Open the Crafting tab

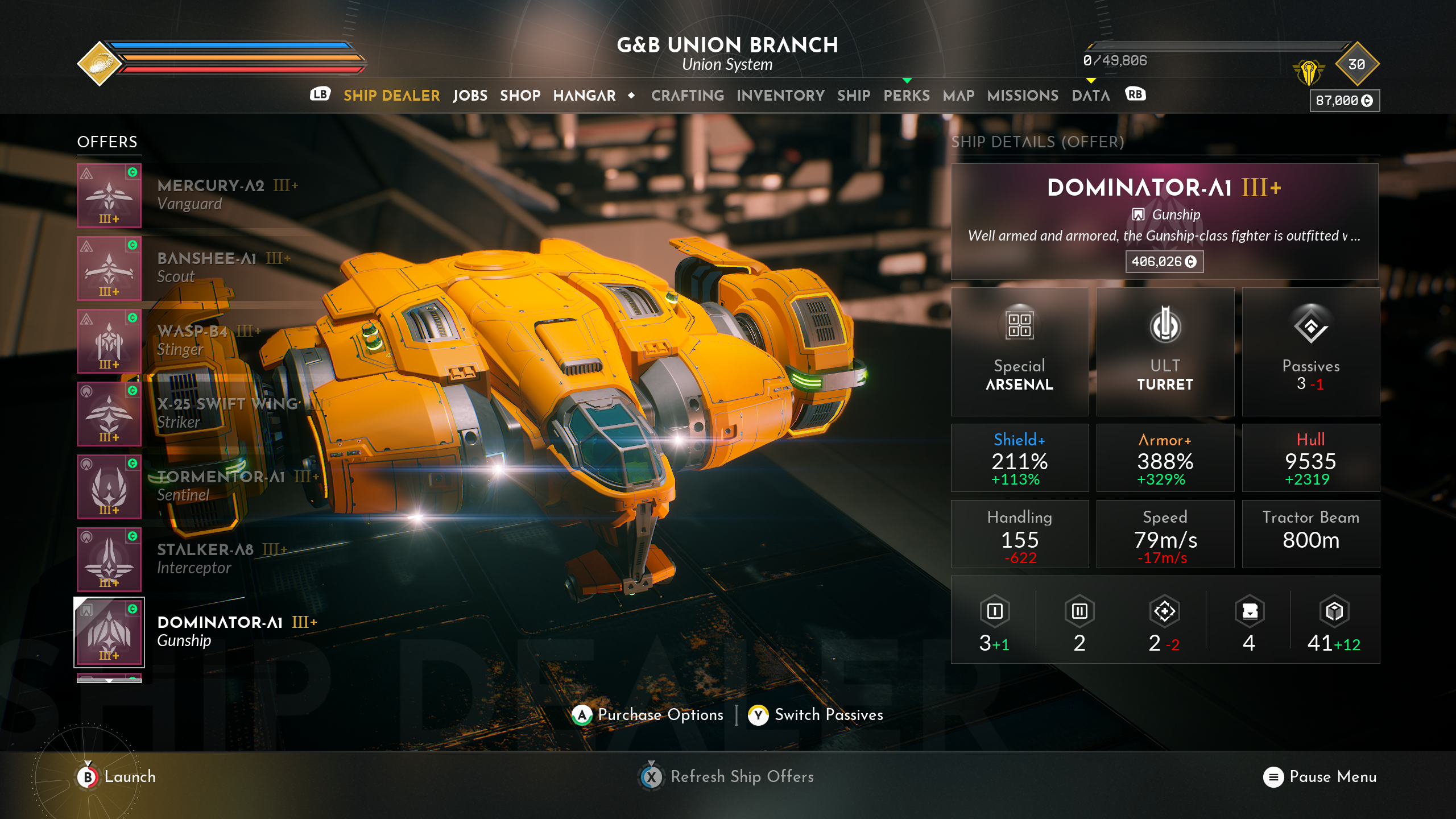(687, 96)
